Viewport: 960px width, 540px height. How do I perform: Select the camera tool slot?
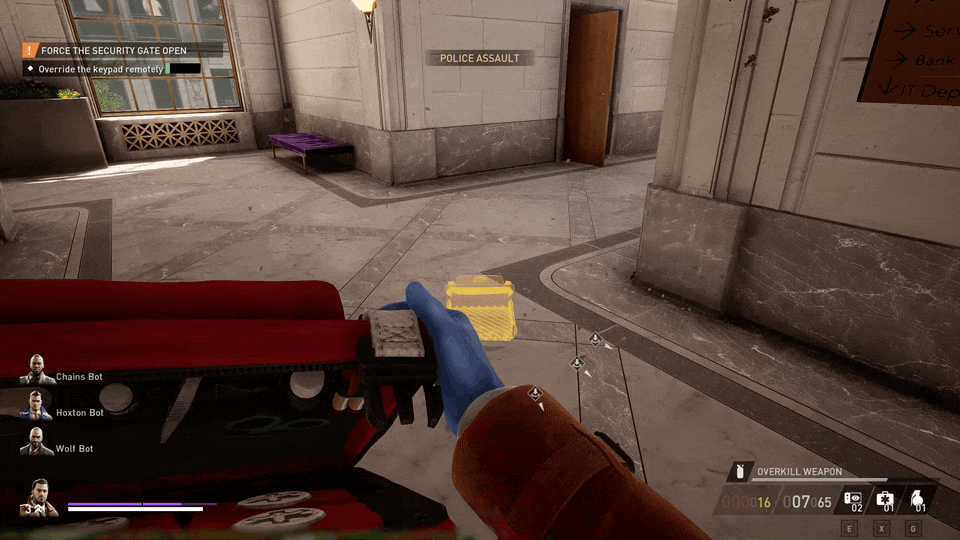coord(853,499)
